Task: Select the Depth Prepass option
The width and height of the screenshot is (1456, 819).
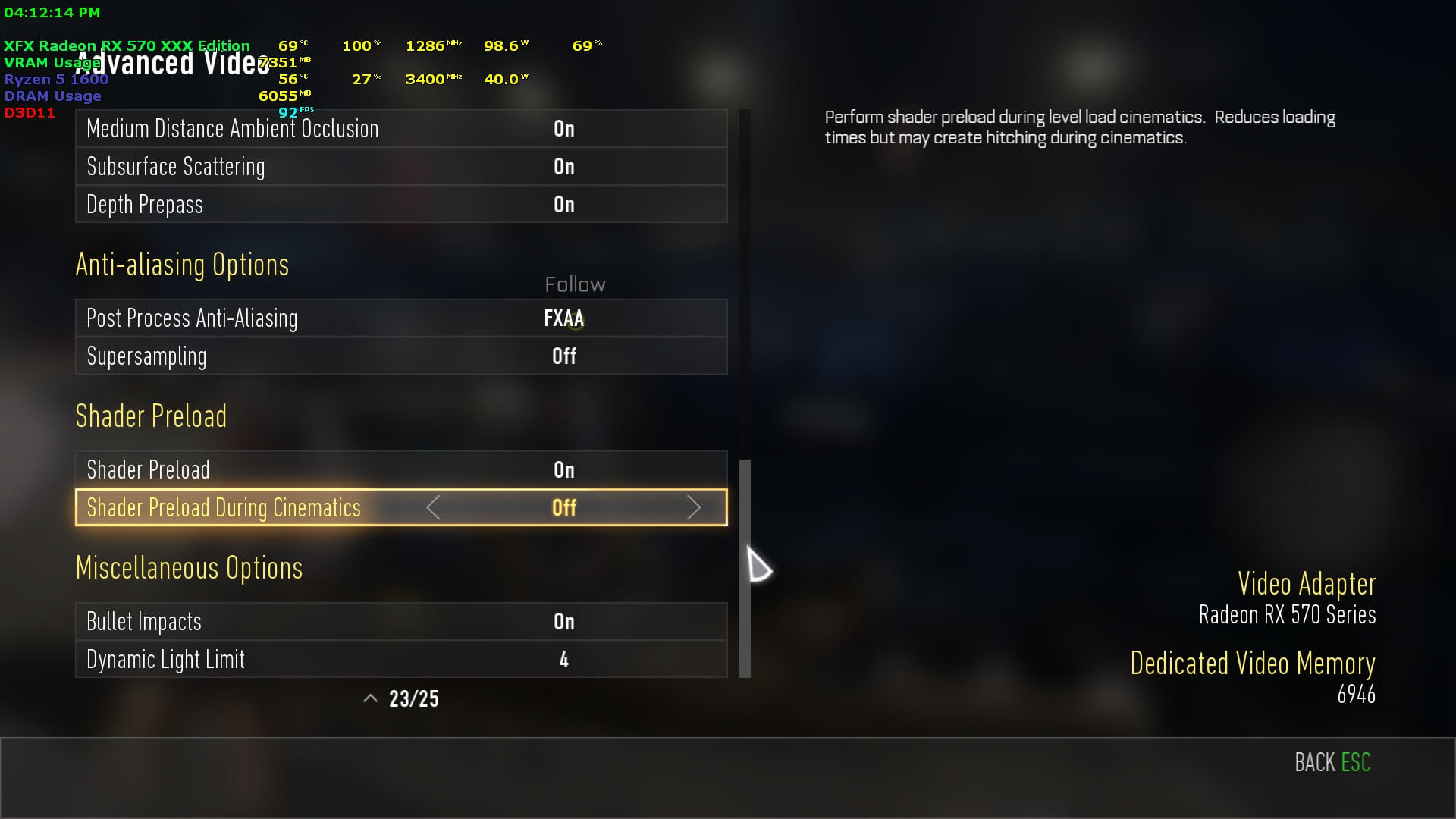Action: 400,205
